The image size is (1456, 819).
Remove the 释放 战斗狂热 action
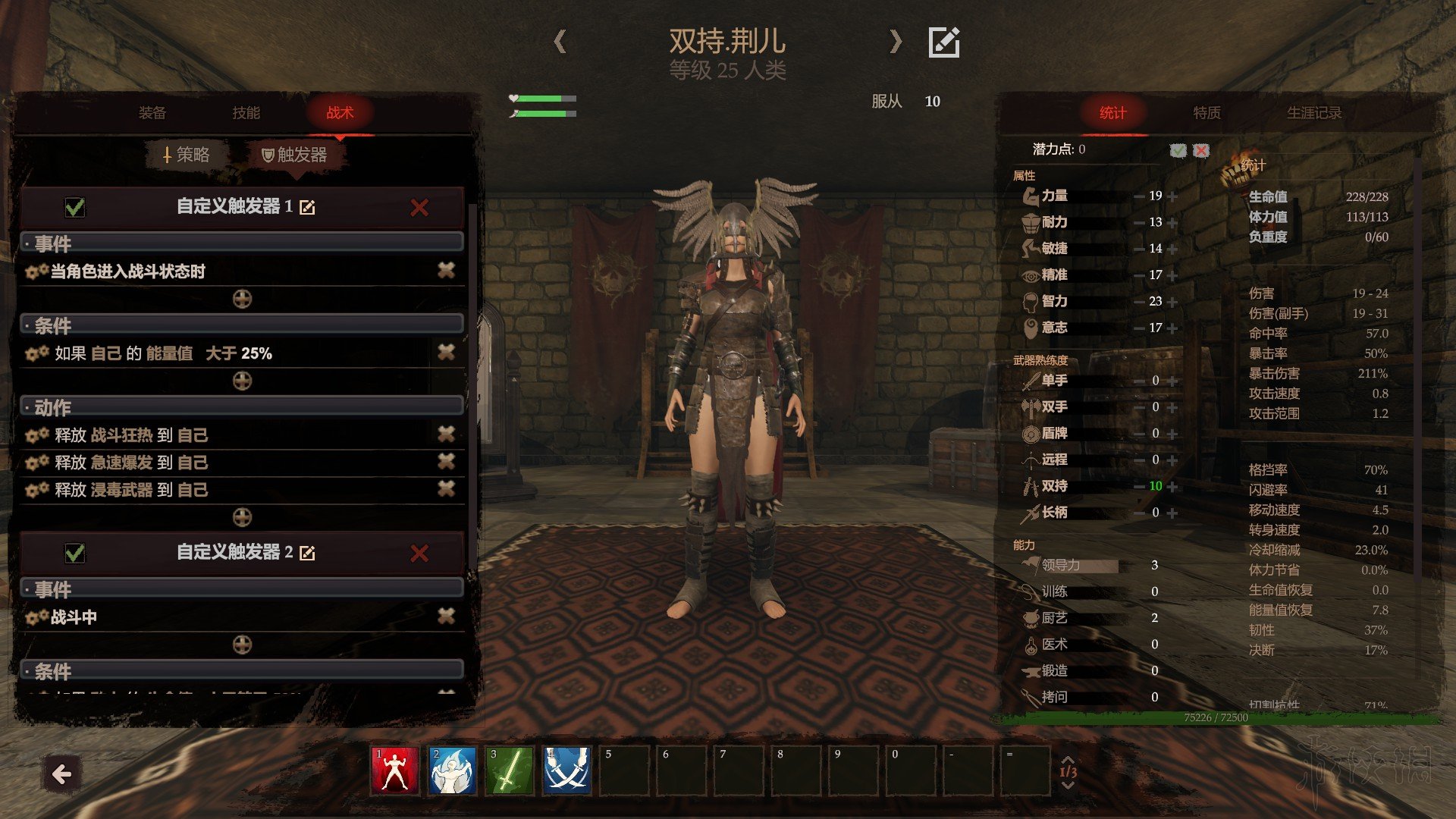pyautogui.click(x=446, y=434)
